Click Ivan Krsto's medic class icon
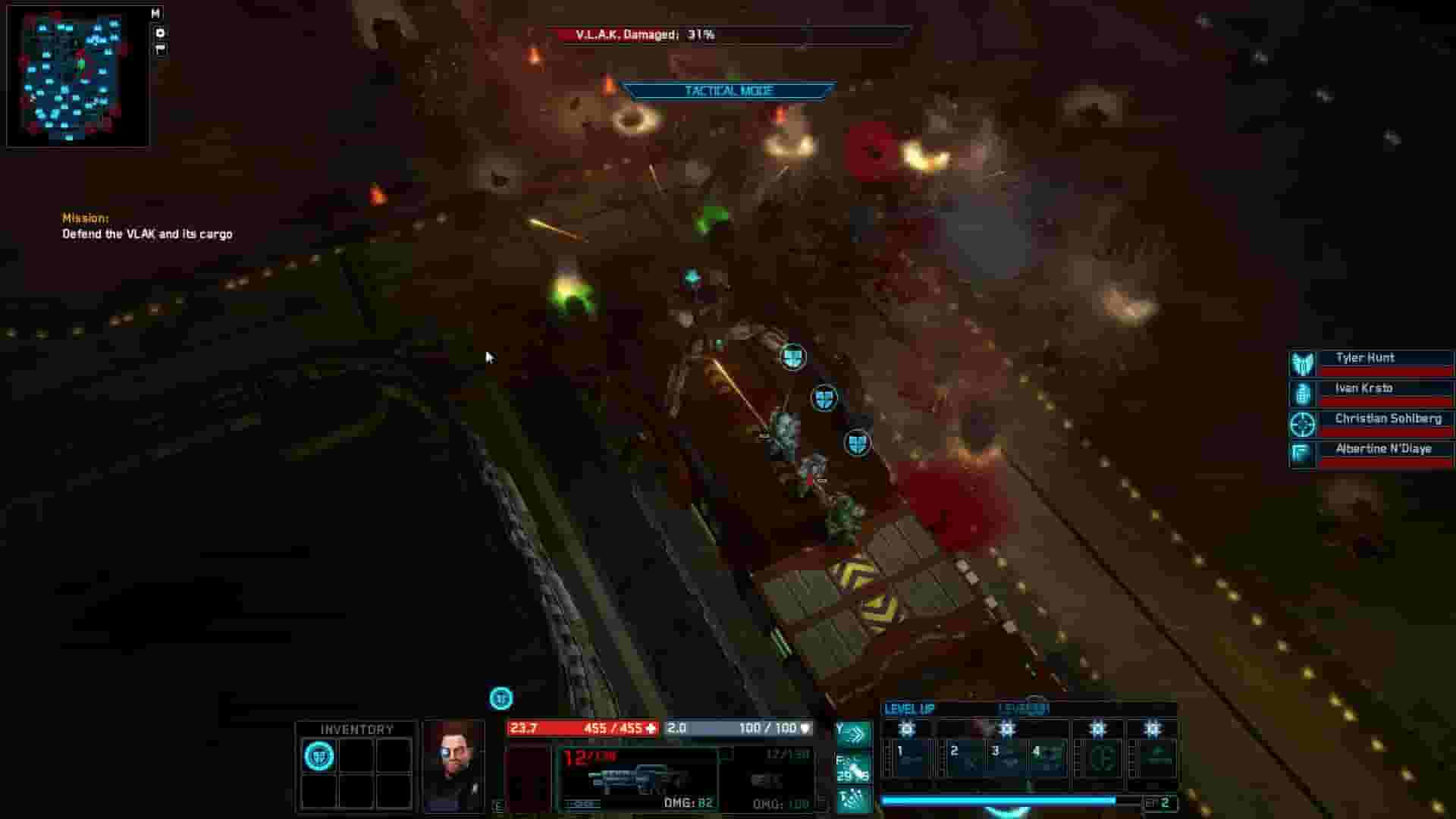 point(1302,393)
